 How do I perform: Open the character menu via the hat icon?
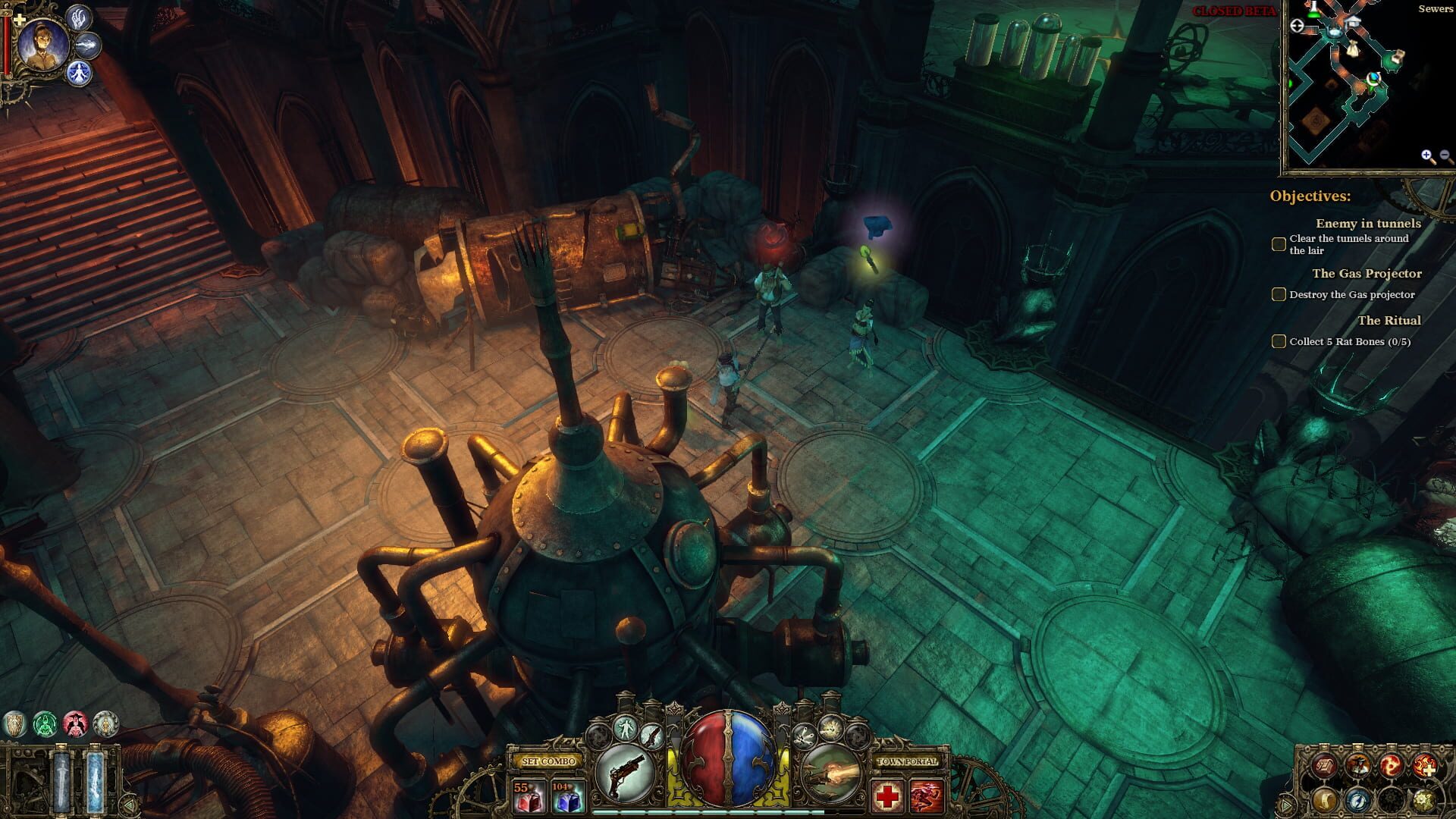[x=1358, y=765]
